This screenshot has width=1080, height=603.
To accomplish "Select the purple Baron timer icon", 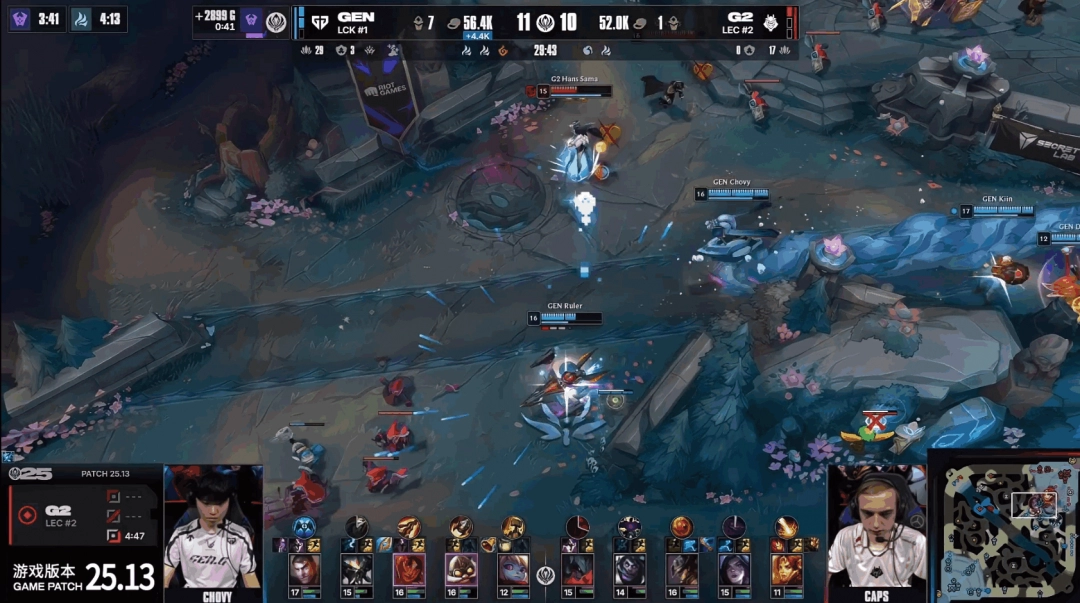I will (21, 18).
